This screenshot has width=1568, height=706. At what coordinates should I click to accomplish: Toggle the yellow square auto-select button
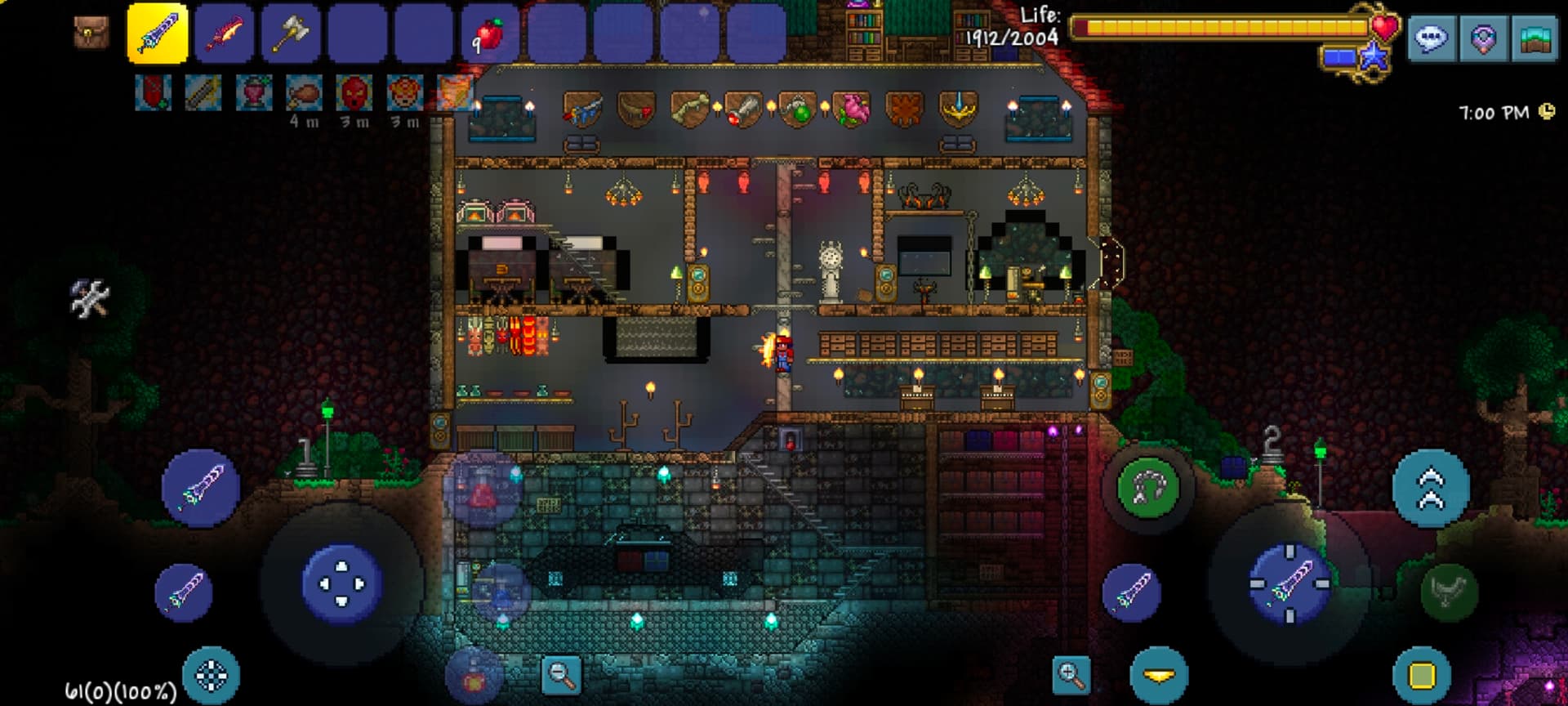(x=1422, y=676)
